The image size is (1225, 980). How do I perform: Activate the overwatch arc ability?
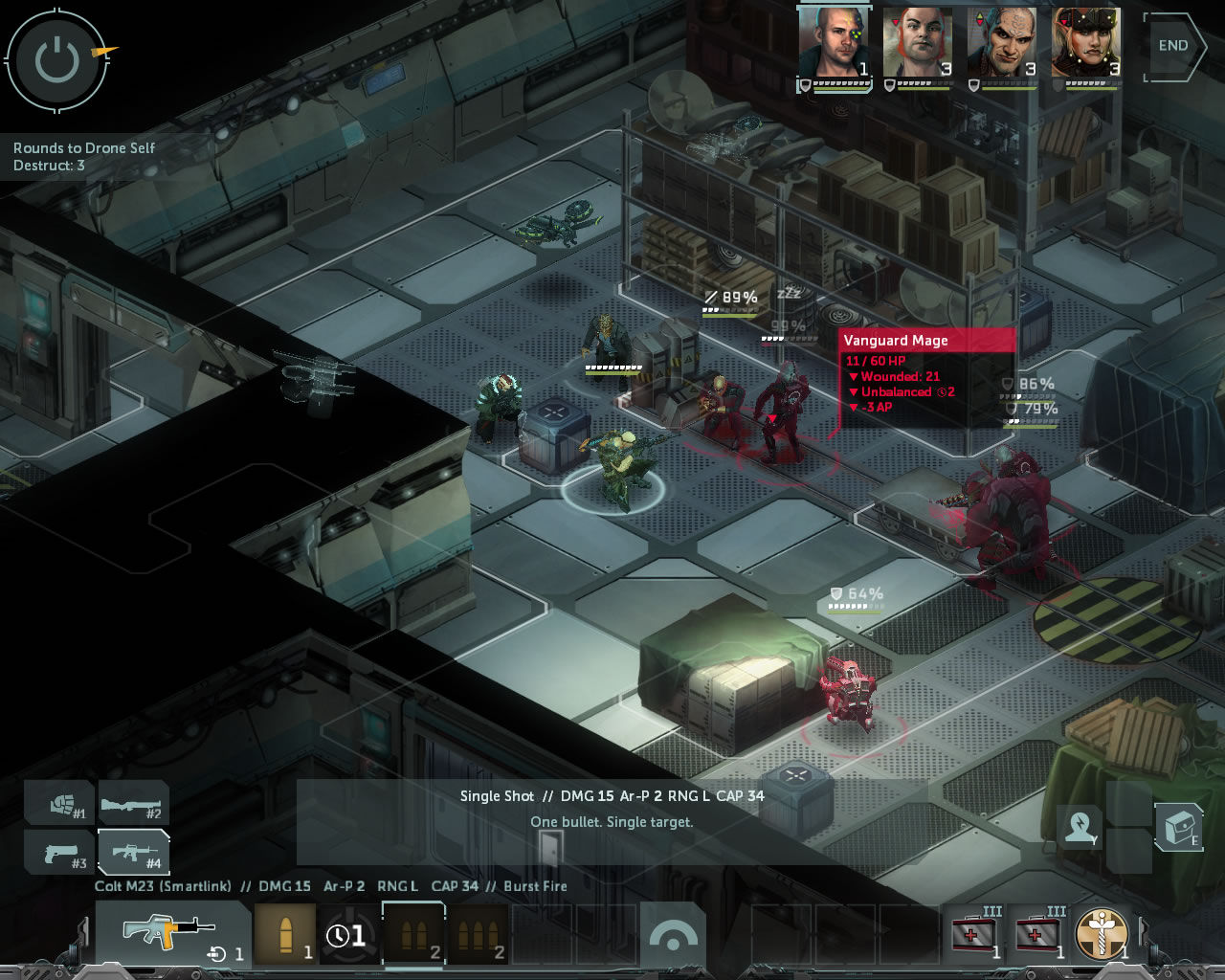[x=672, y=935]
